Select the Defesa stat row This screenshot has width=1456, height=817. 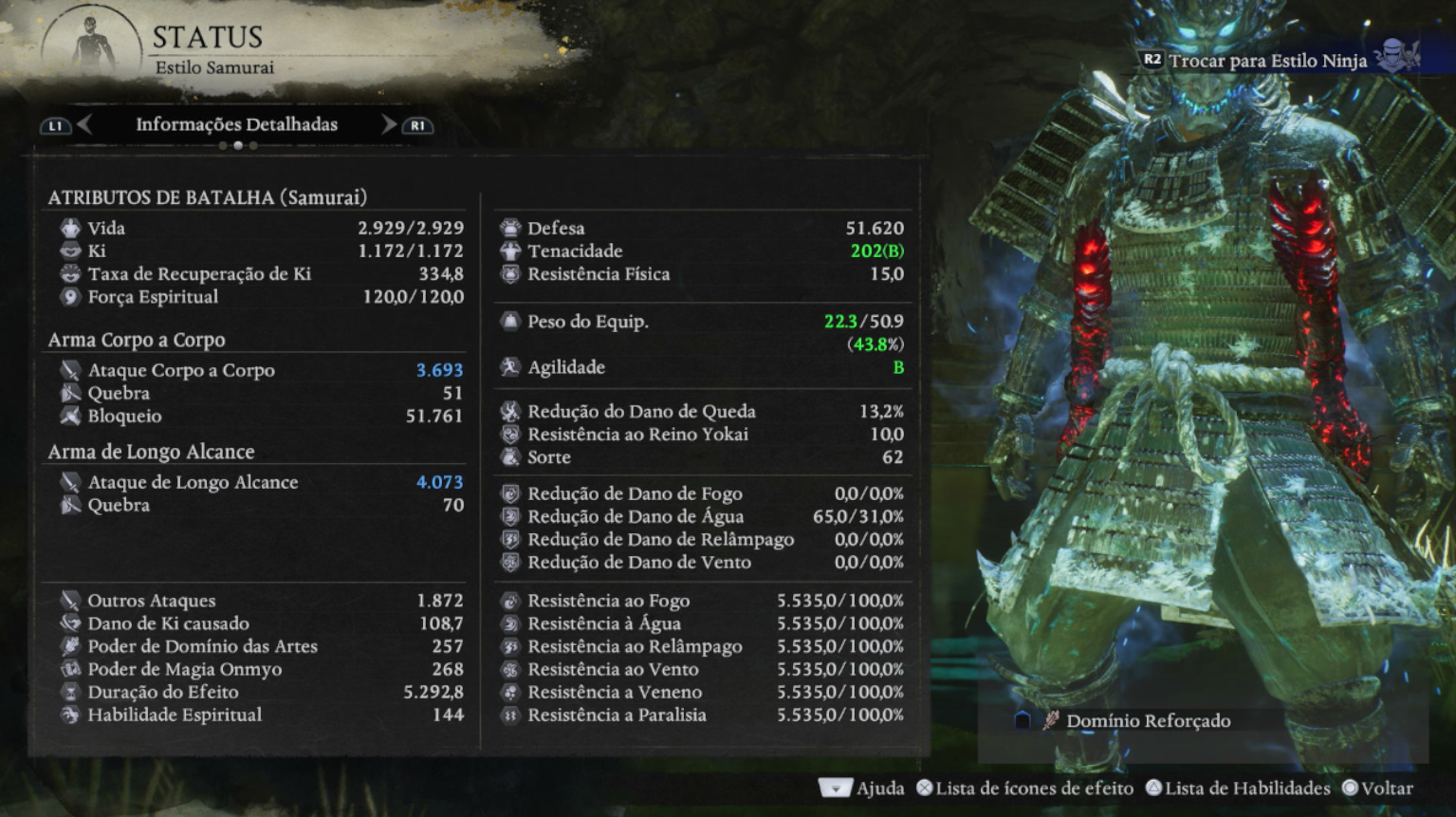tap(702, 228)
